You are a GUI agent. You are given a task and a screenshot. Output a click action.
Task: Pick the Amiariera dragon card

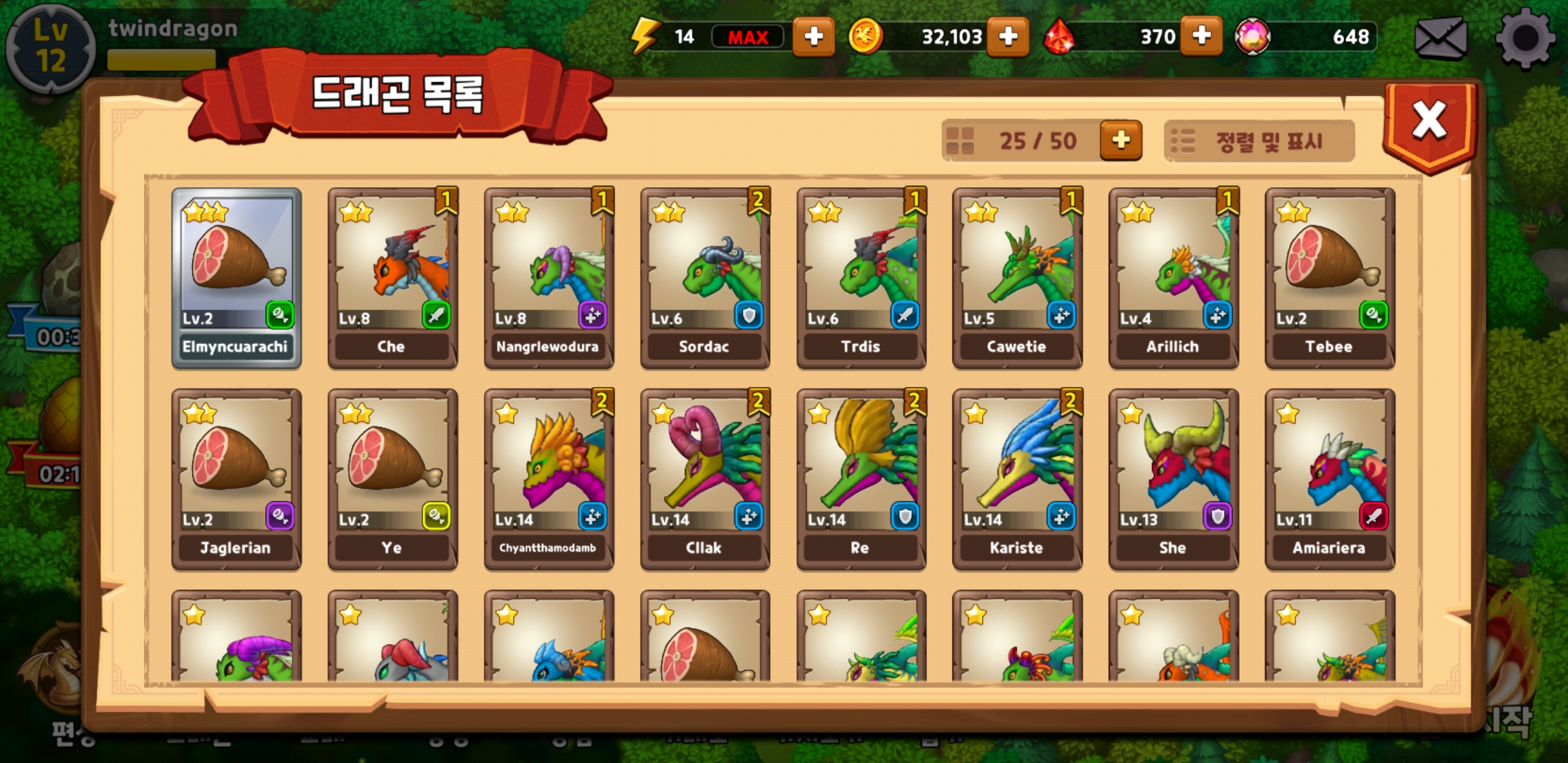click(x=1329, y=479)
